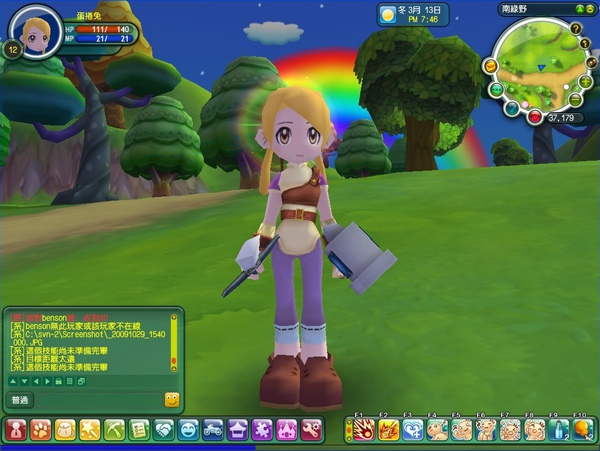
Task: Open the inventory bag icon
Action: [x=65, y=429]
